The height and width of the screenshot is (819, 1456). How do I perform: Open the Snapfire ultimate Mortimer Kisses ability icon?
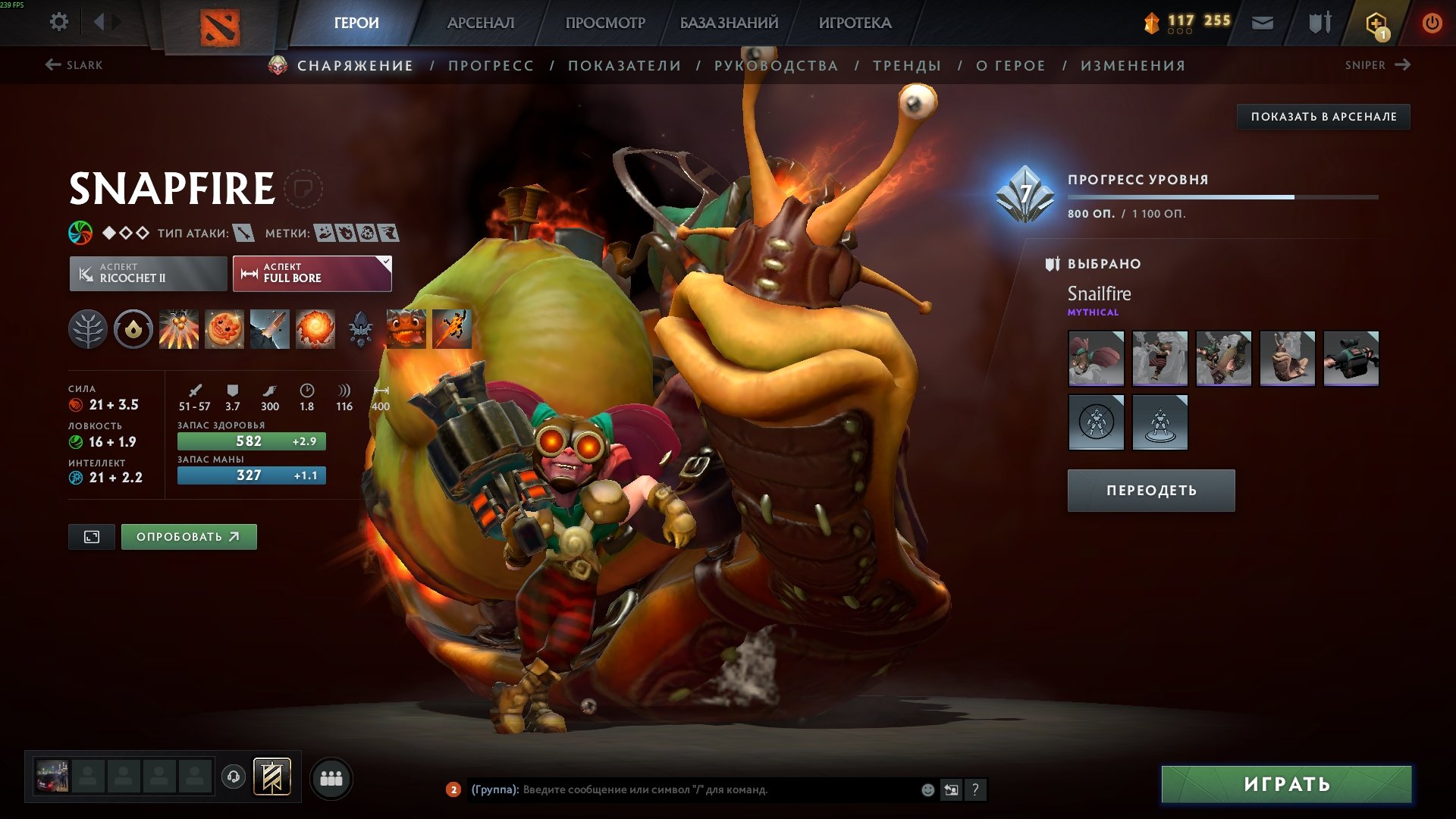pyautogui.click(x=315, y=329)
